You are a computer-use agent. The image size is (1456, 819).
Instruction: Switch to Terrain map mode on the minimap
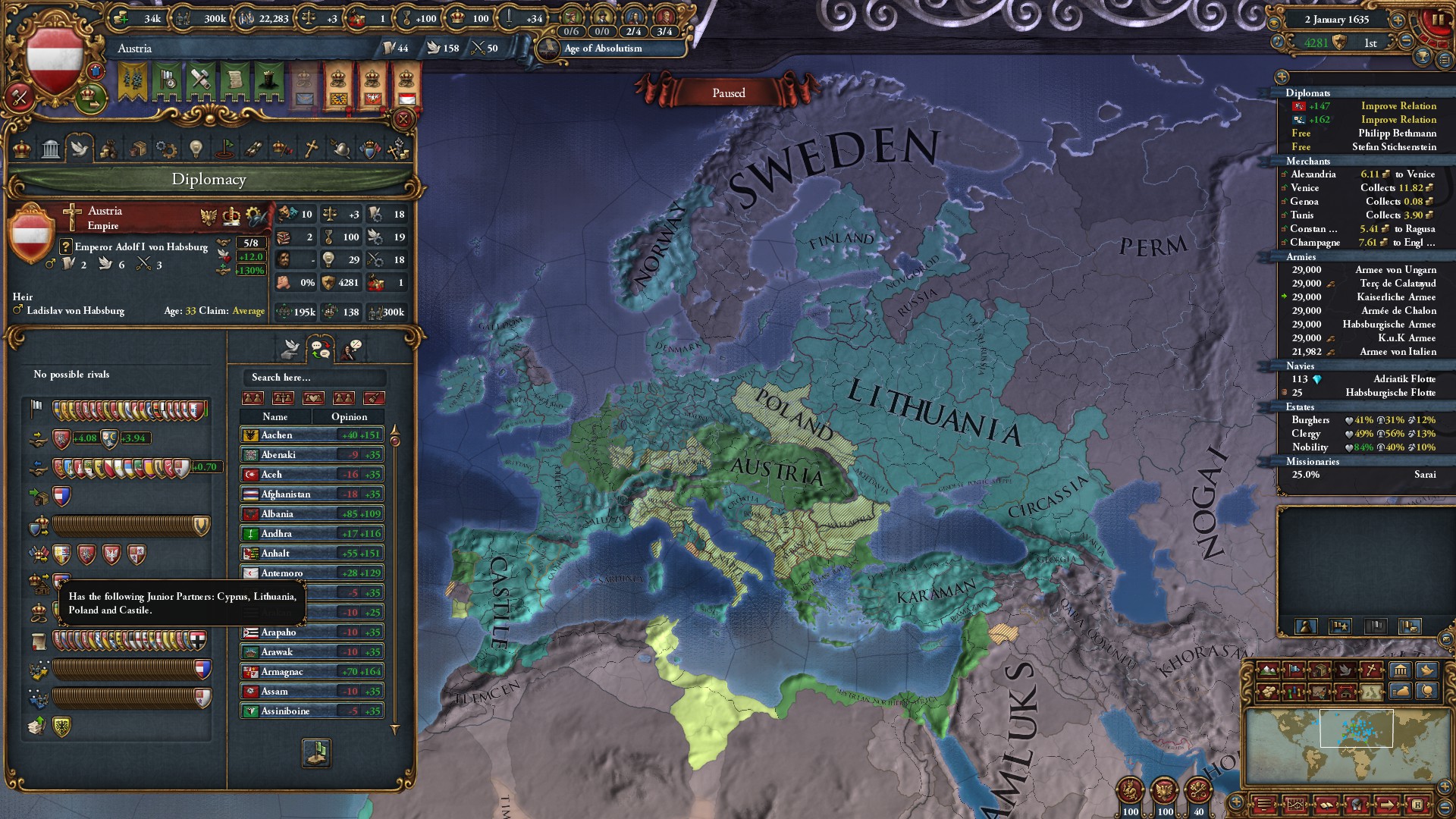pos(1266,671)
